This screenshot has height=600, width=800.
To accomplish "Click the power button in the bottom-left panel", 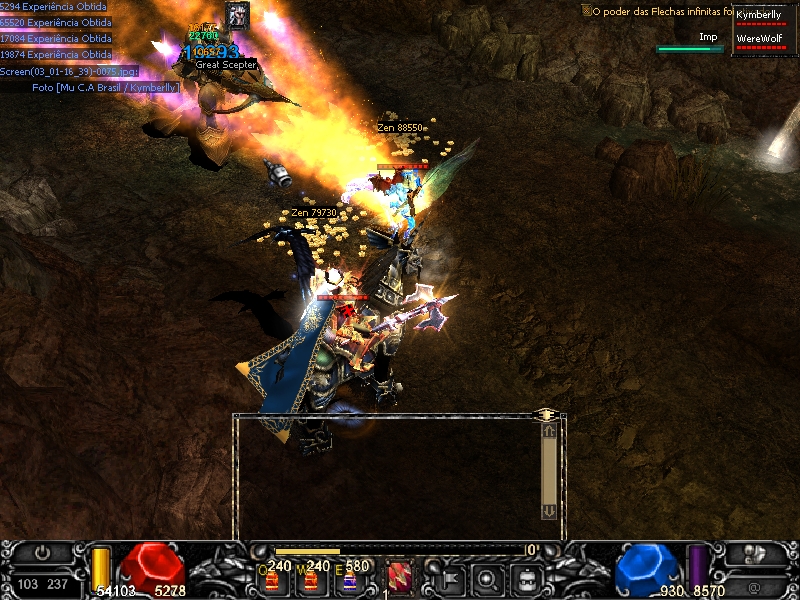I will (x=41, y=552).
